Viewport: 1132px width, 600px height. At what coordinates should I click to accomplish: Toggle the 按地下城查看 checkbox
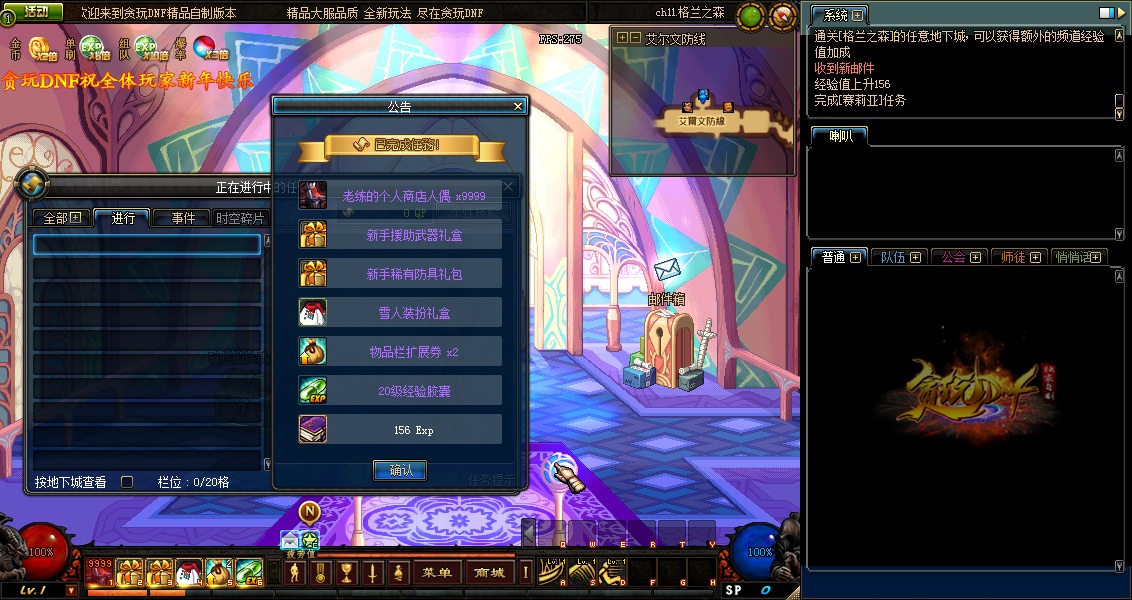coord(127,482)
